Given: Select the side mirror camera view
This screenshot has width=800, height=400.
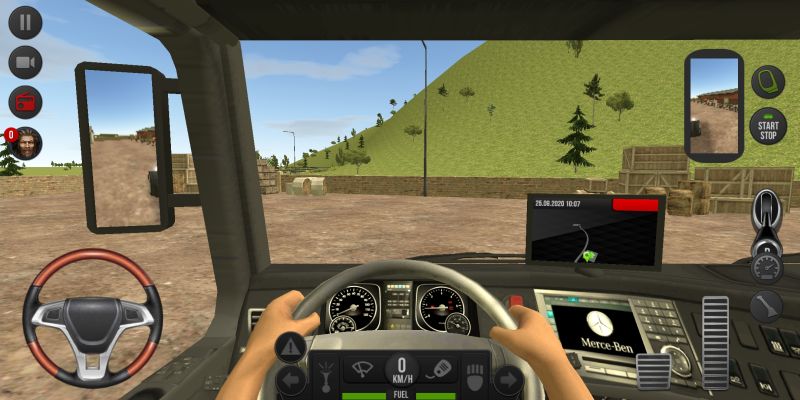Looking at the screenshot, I should 714,105.
